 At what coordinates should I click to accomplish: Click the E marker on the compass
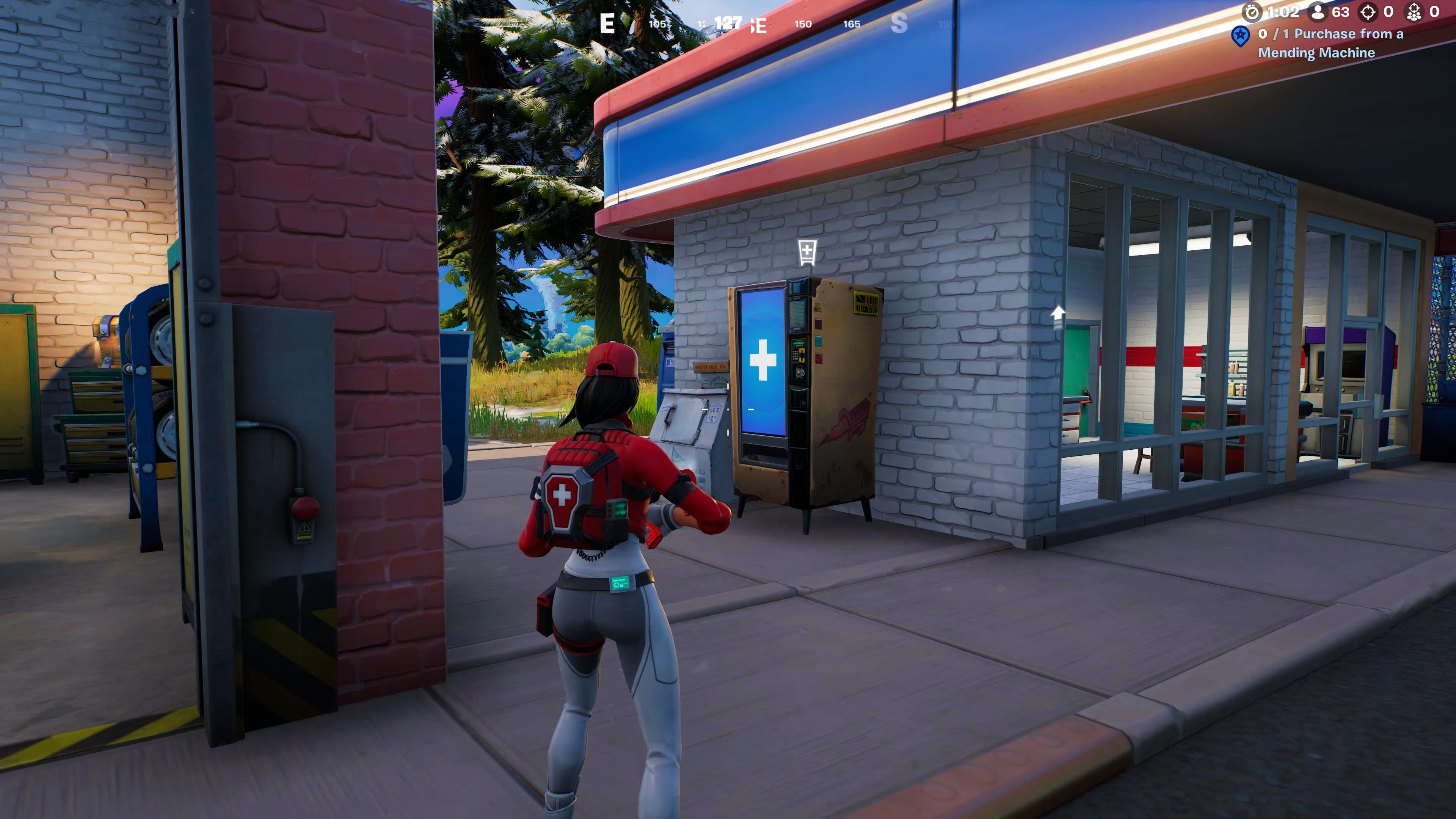click(x=607, y=24)
